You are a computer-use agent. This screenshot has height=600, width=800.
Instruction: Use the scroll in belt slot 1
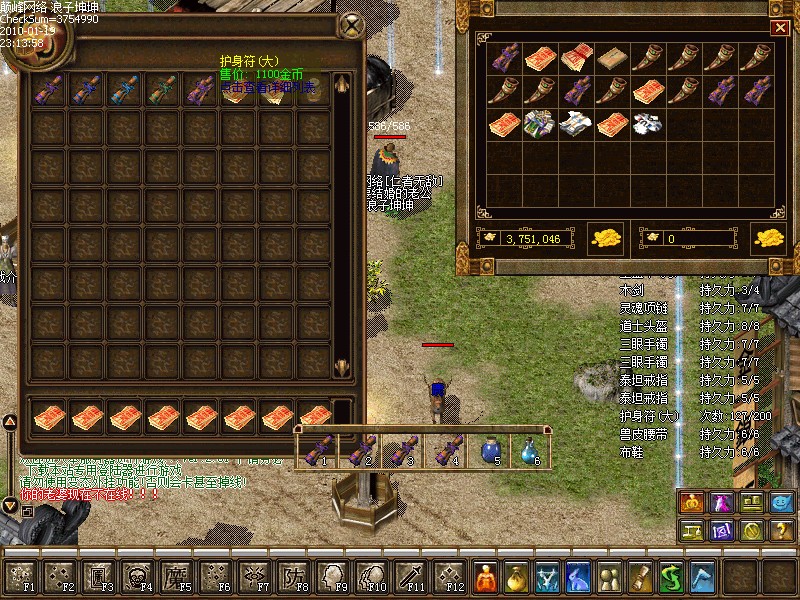(x=316, y=451)
